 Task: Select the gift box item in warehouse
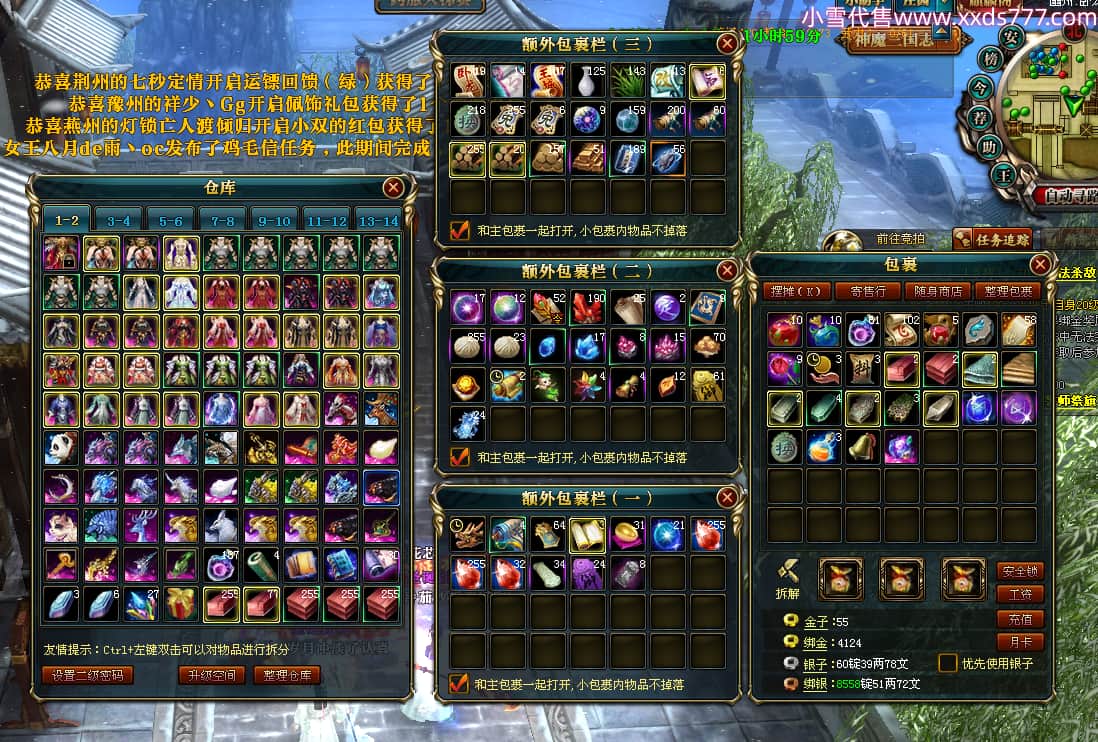[182, 604]
